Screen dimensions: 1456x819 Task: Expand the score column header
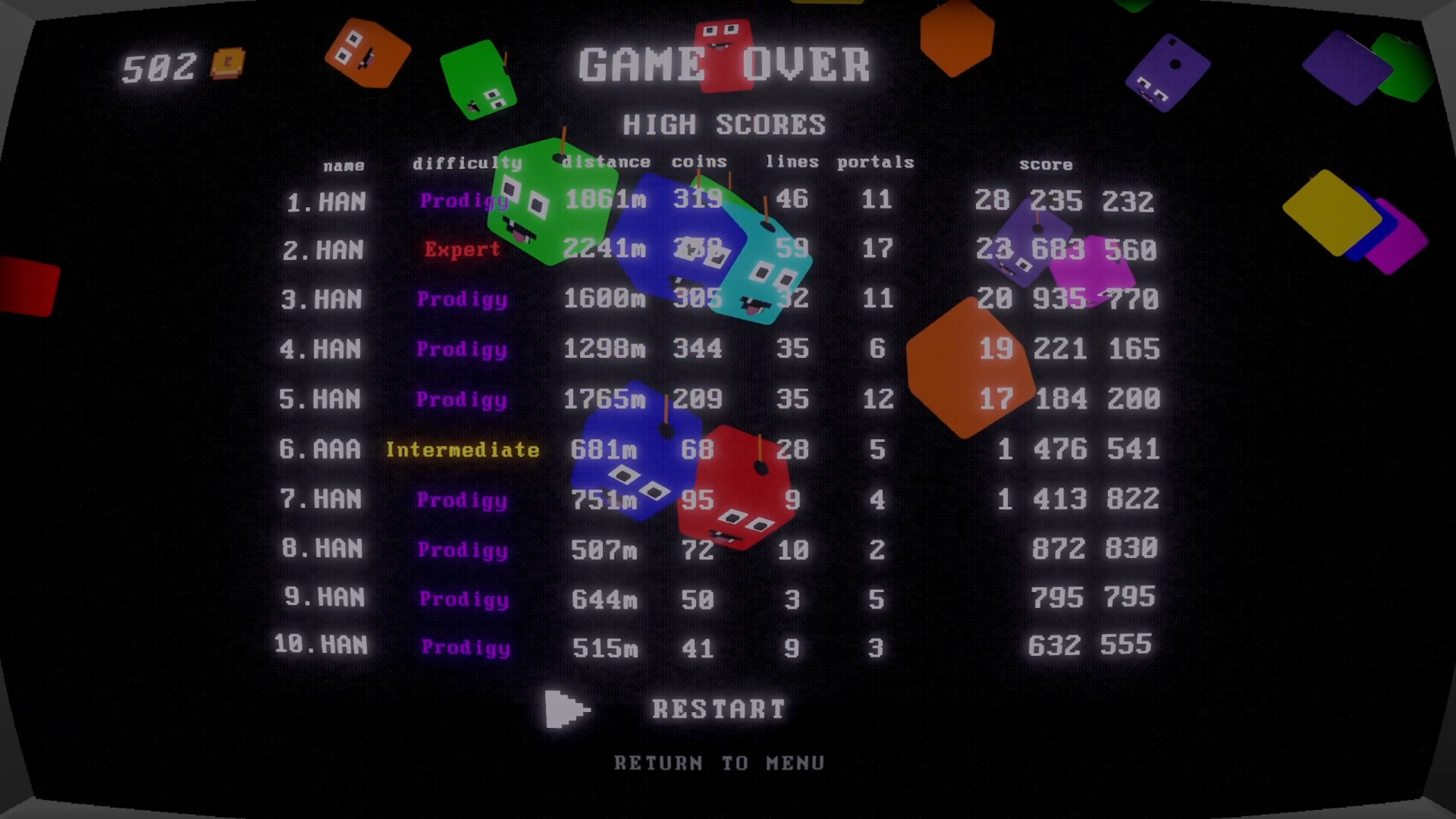(1046, 164)
